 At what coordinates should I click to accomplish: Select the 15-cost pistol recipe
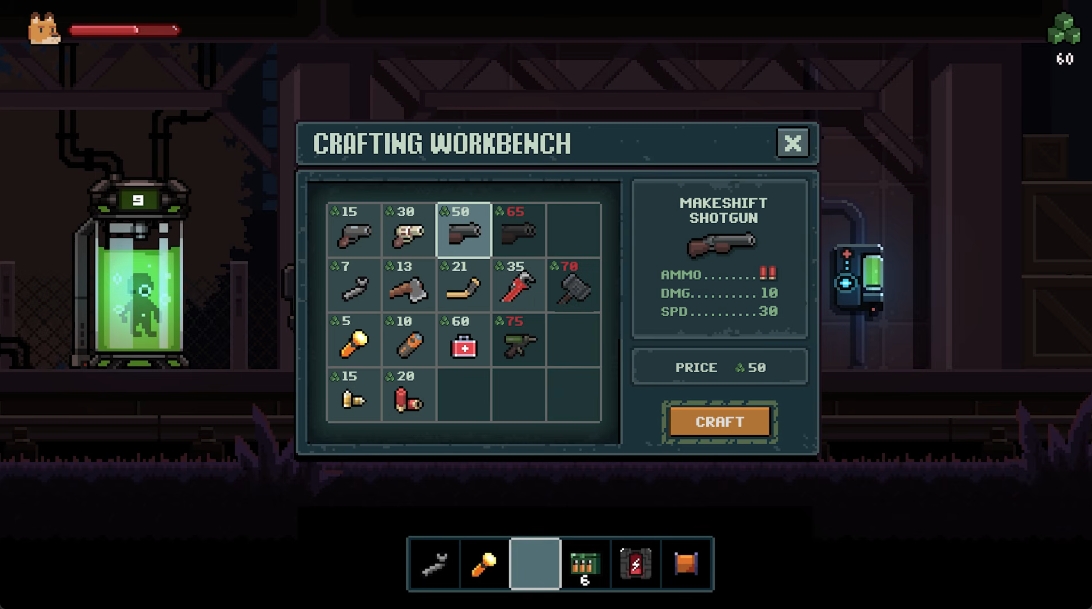click(354, 231)
